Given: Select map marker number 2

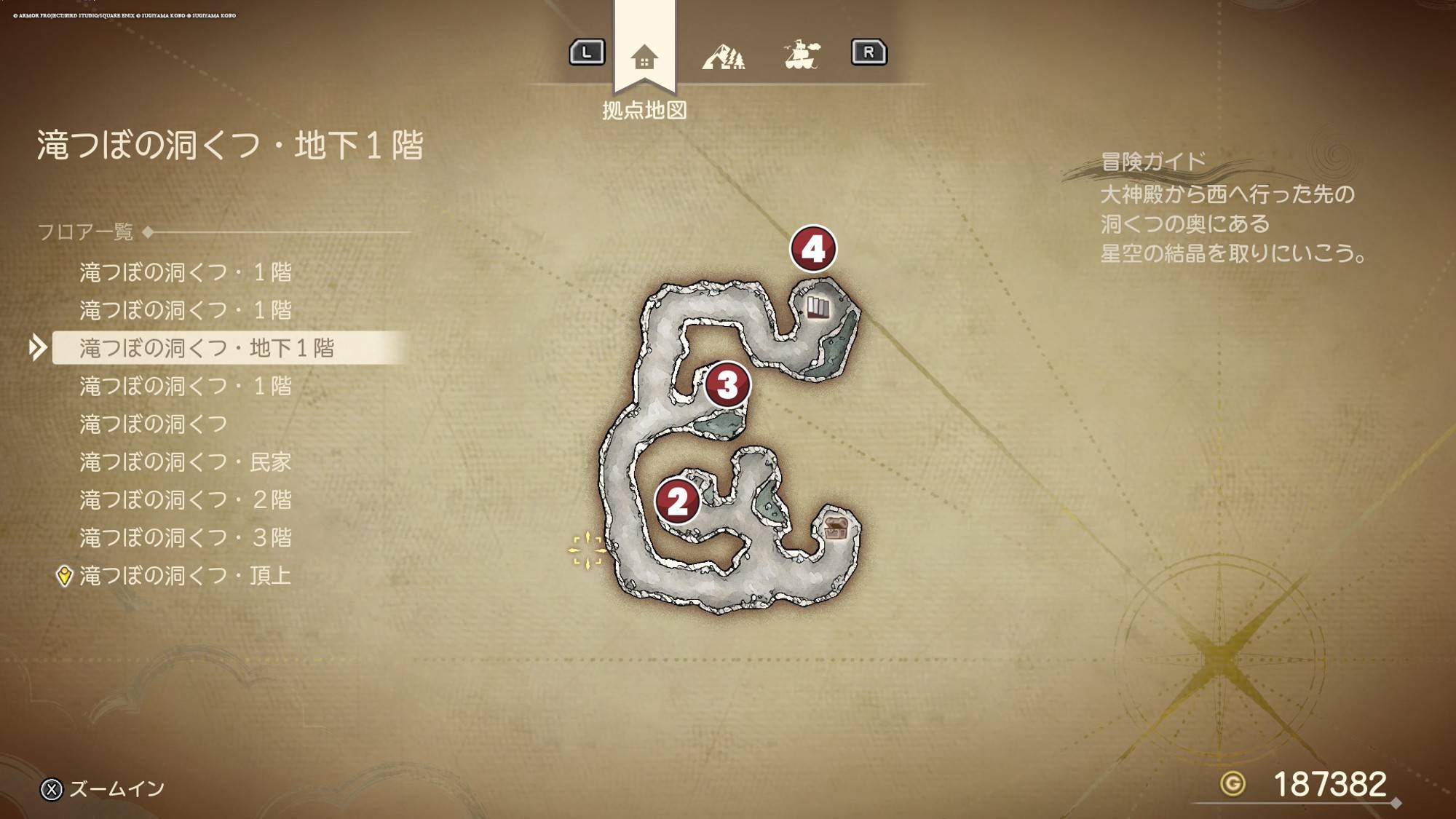Looking at the screenshot, I should click(x=677, y=501).
